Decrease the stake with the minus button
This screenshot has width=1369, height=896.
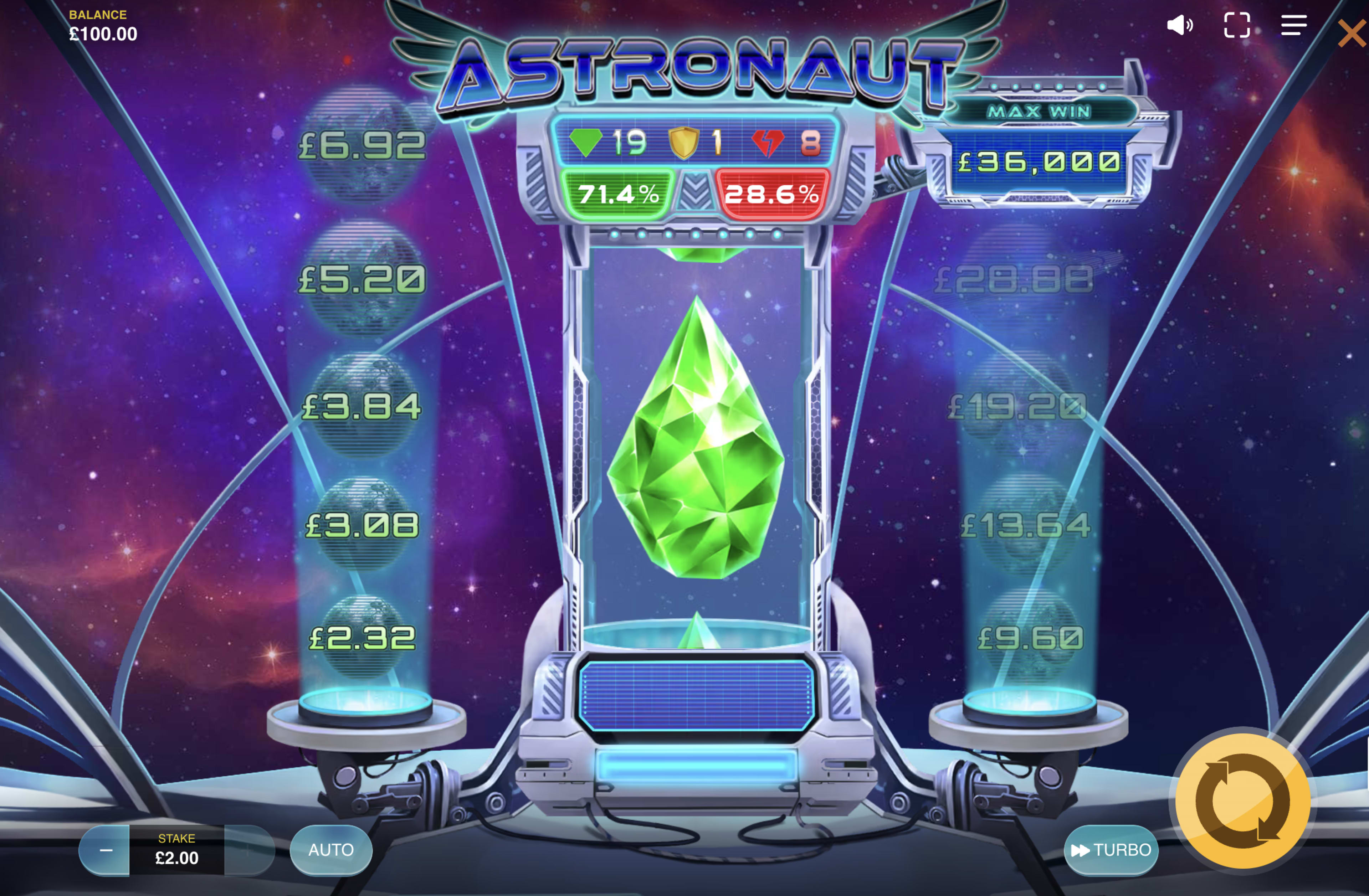pyautogui.click(x=106, y=851)
